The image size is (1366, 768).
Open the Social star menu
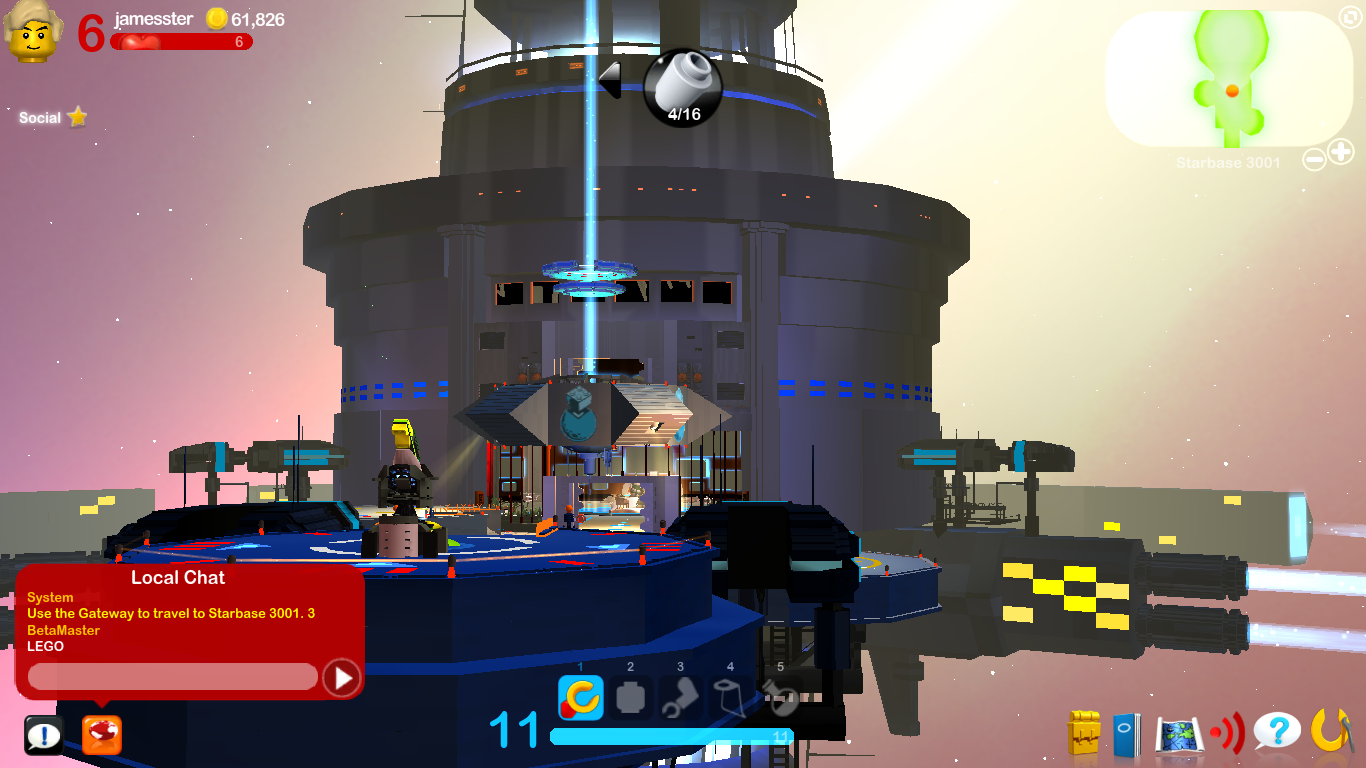click(x=50, y=117)
